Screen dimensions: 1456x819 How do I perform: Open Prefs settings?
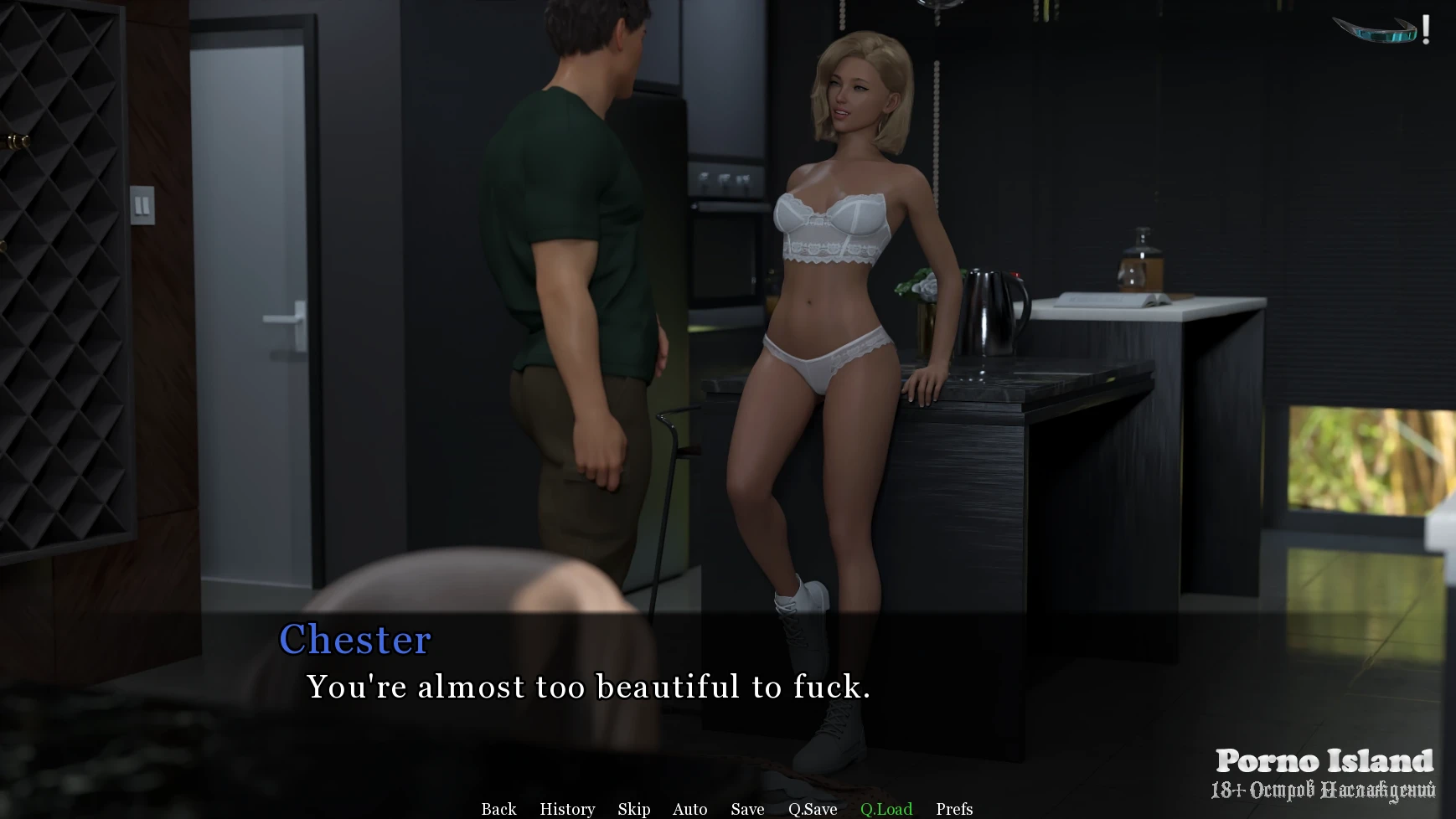coord(954,809)
